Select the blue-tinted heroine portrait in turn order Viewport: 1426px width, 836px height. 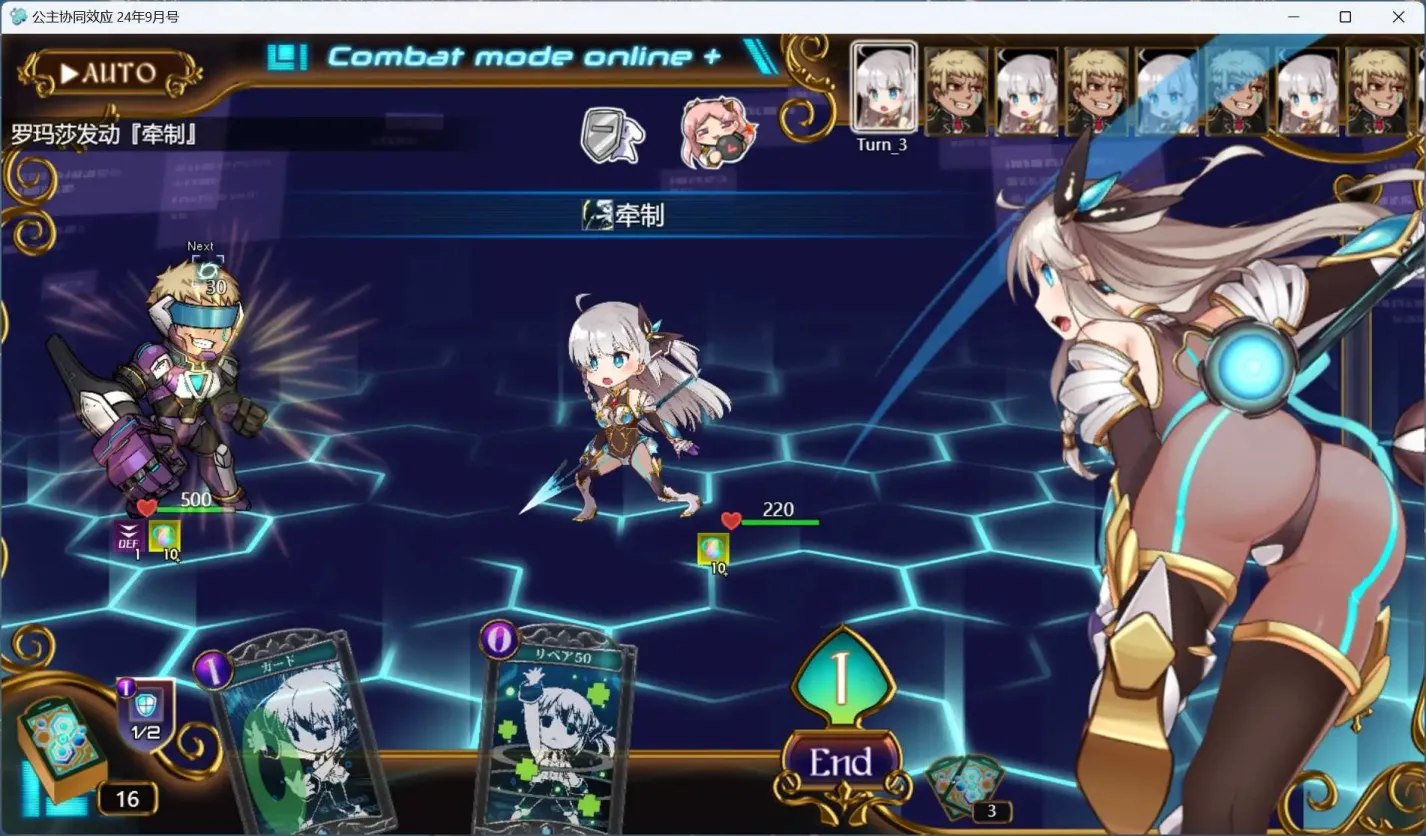coord(1163,90)
